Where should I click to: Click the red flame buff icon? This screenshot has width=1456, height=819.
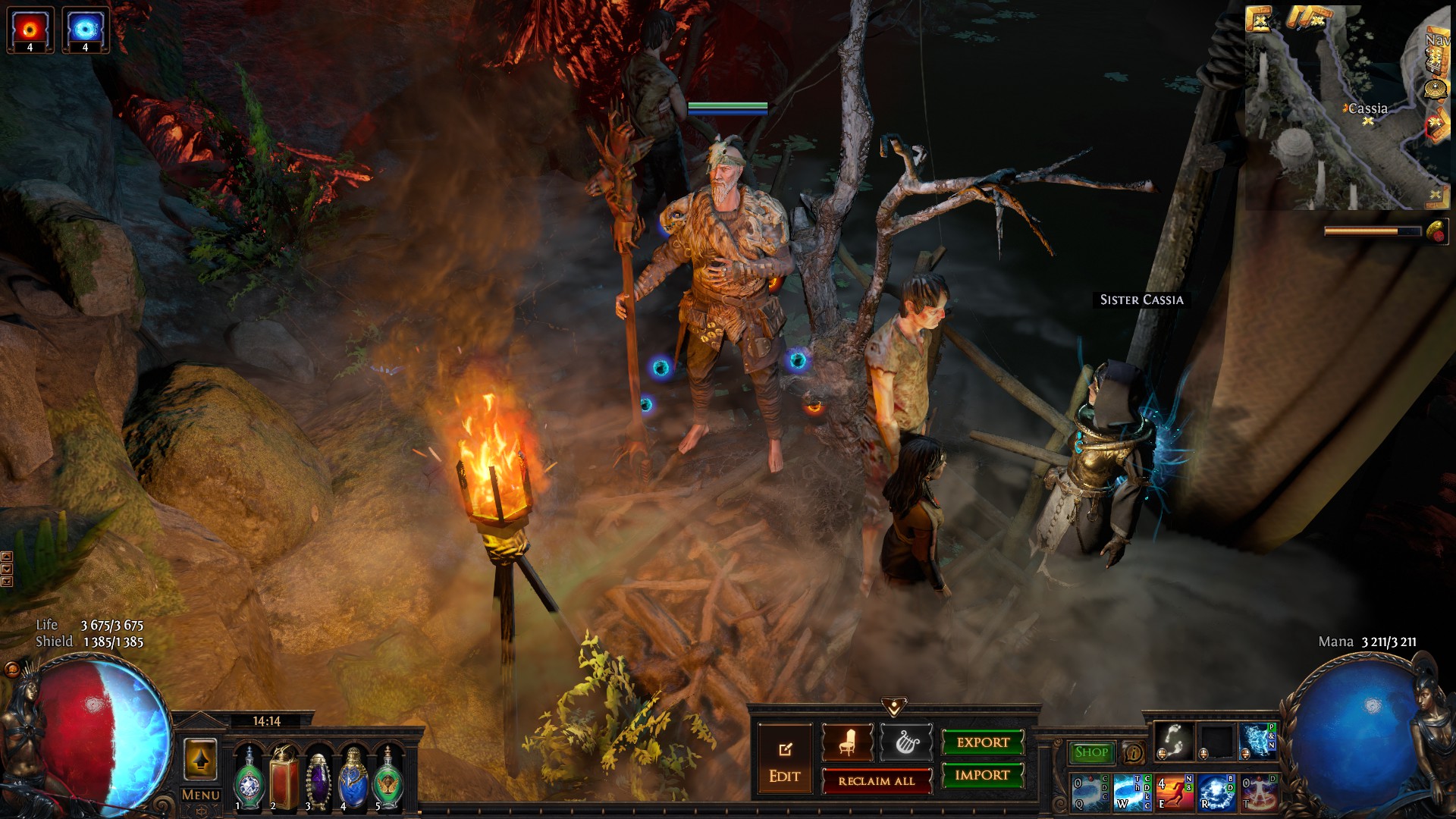coord(30,30)
